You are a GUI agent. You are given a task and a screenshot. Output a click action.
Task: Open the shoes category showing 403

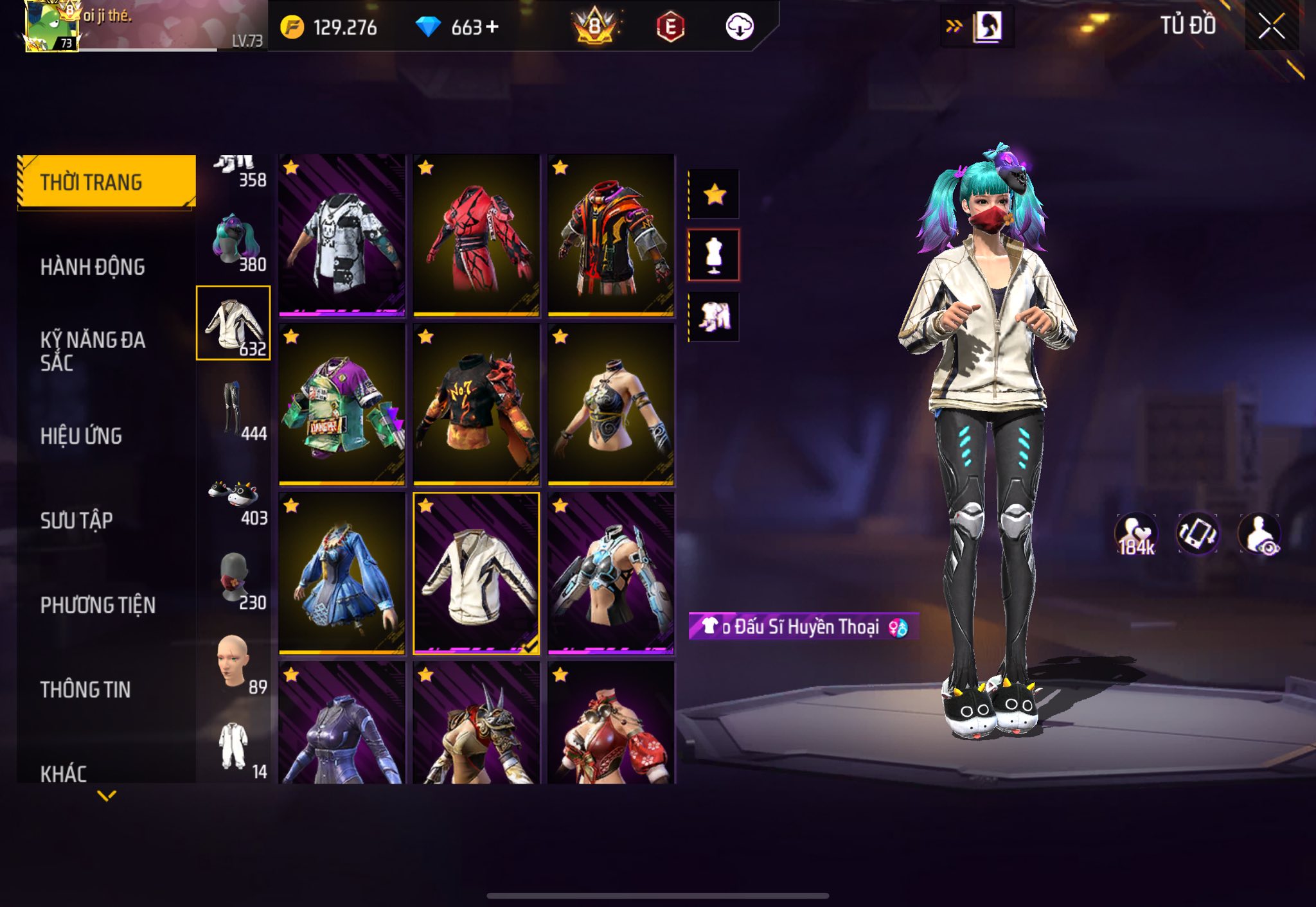coord(234,498)
